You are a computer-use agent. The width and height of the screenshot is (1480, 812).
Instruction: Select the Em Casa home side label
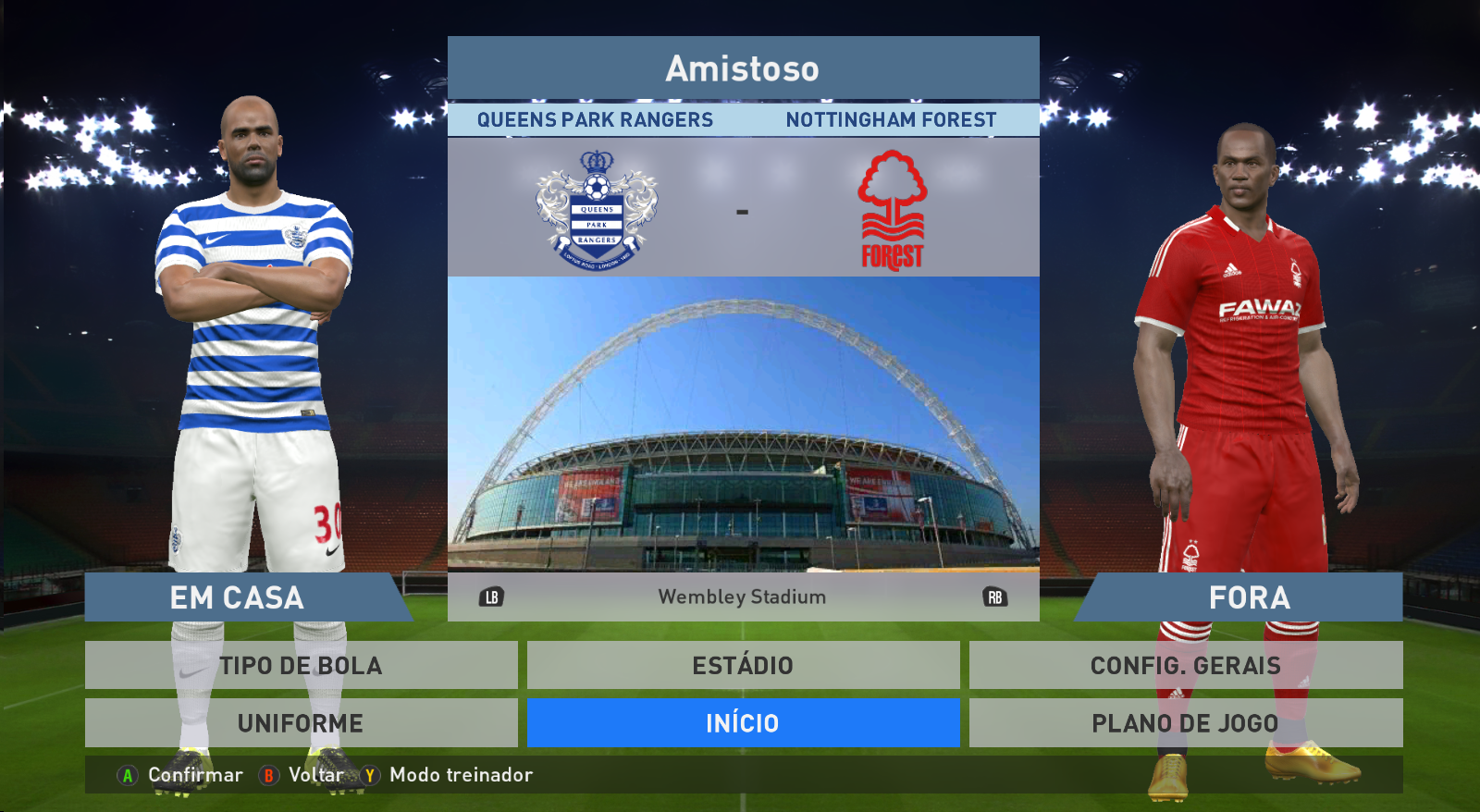(x=238, y=597)
